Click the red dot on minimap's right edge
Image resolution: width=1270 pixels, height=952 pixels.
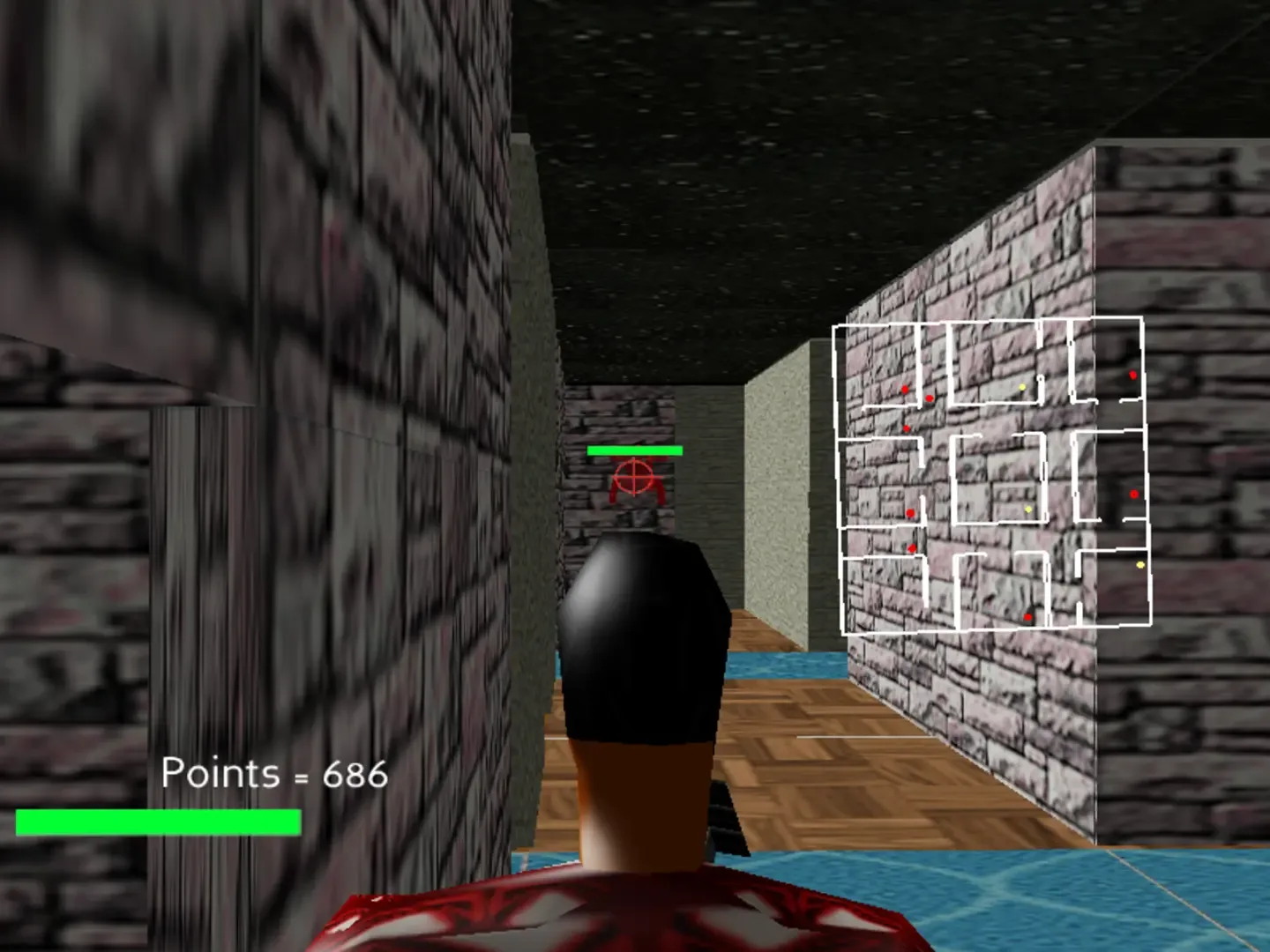pyautogui.click(x=1133, y=494)
